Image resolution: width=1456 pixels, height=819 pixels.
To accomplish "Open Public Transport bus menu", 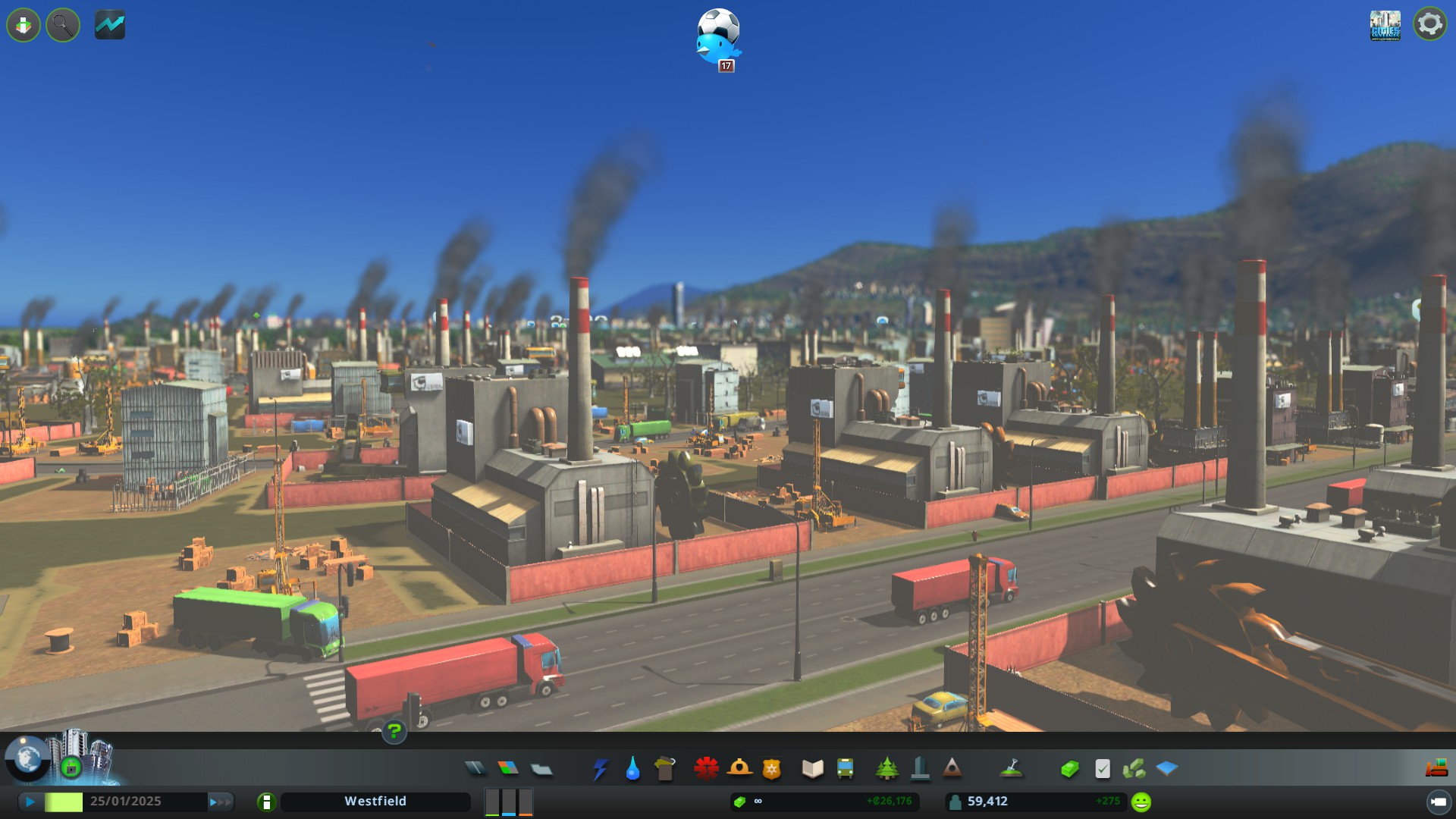I will (845, 769).
